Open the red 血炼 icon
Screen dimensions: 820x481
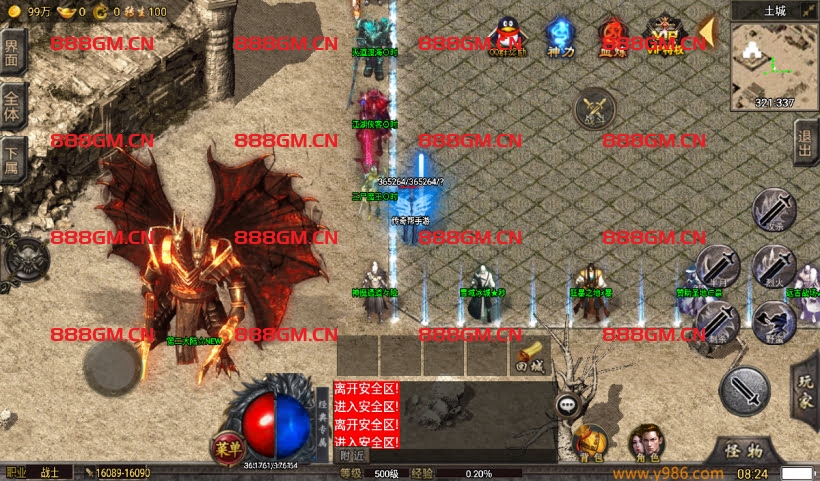(x=611, y=37)
